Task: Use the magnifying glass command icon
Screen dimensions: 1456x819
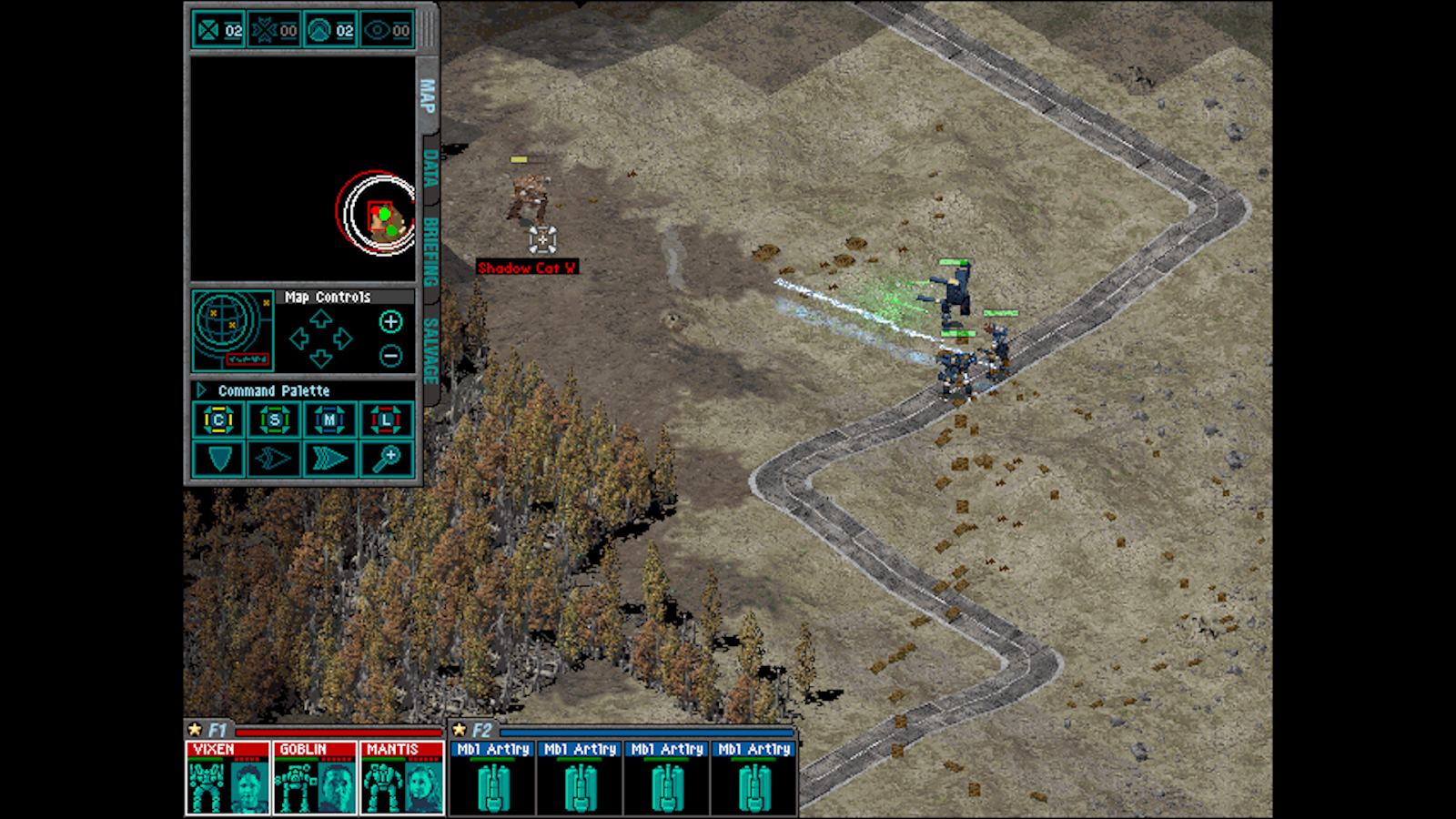Action: [386, 459]
